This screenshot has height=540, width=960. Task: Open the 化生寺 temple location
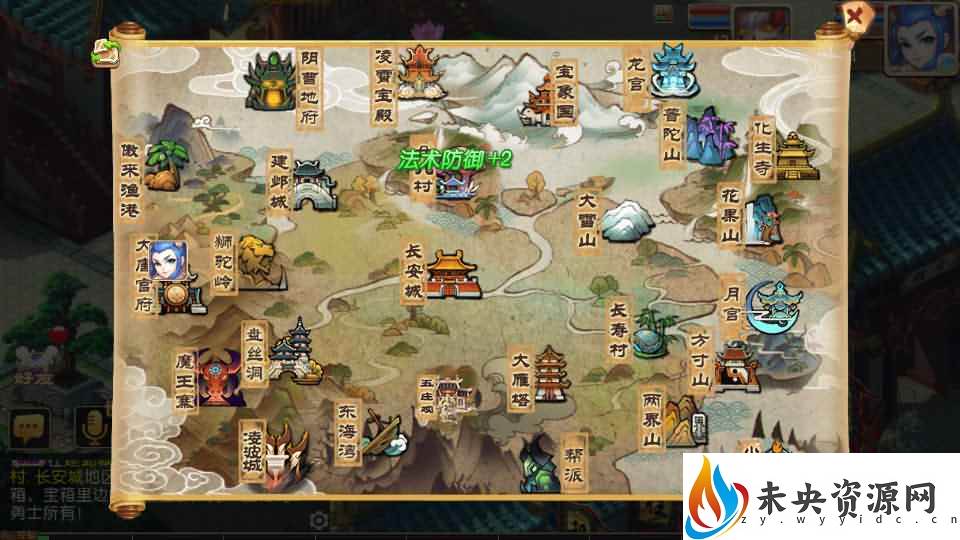[797, 157]
